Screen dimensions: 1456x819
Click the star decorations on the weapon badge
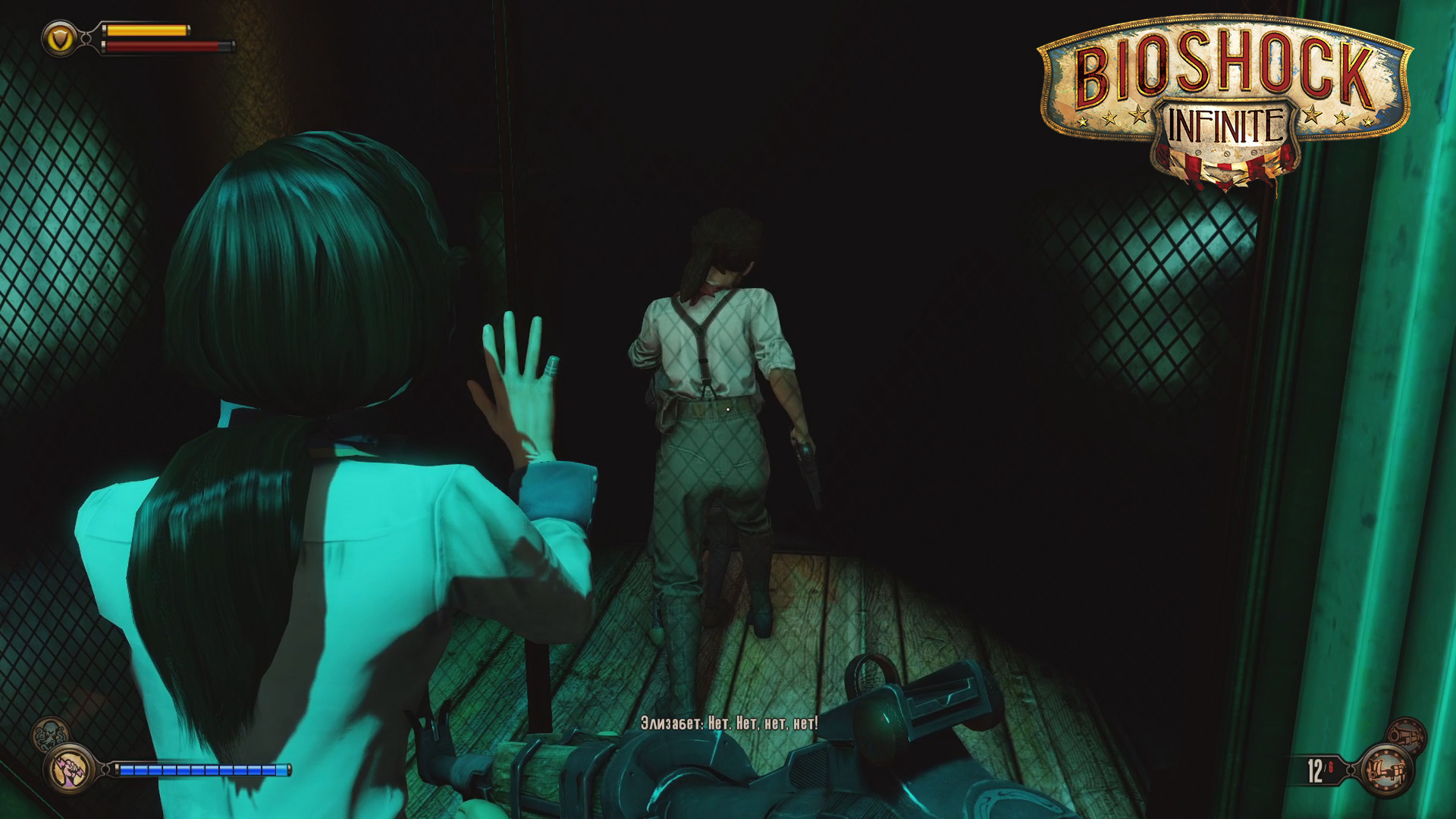tap(1386, 752)
